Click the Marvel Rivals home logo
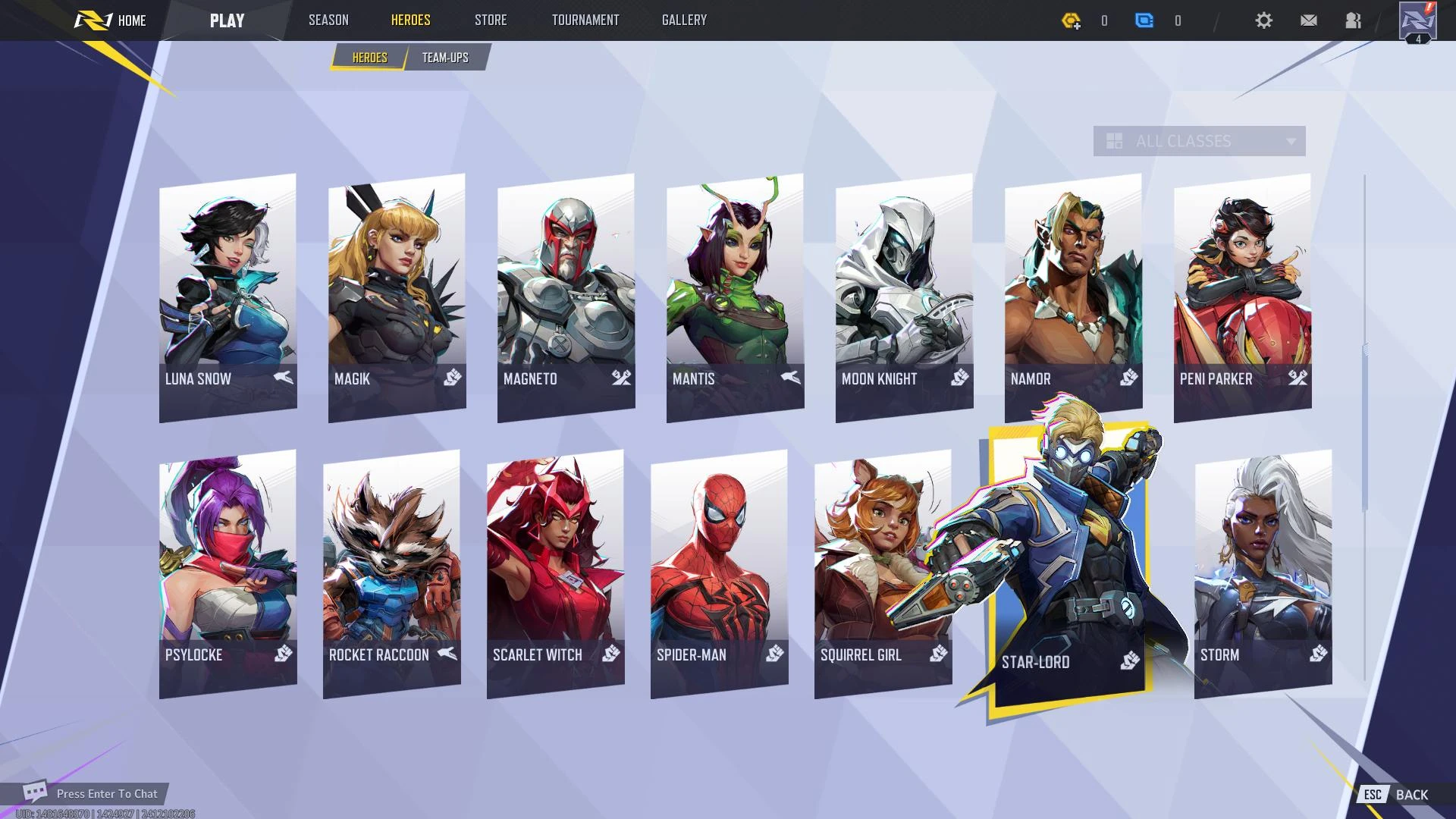 pyautogui.click(x=92, y=20)
